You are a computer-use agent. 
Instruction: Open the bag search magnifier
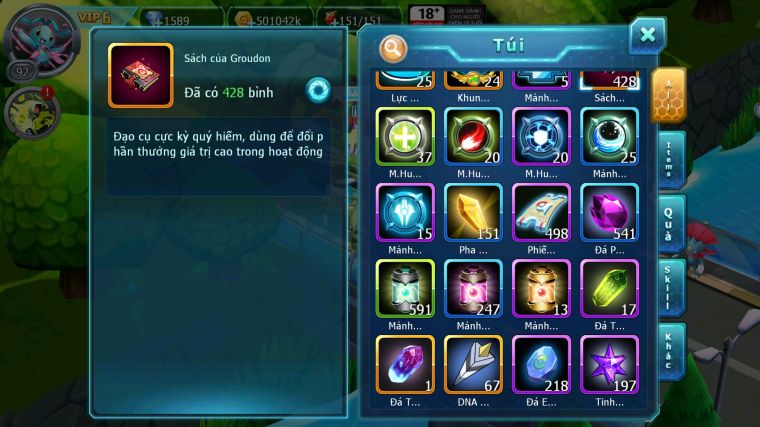click(394, 46)
